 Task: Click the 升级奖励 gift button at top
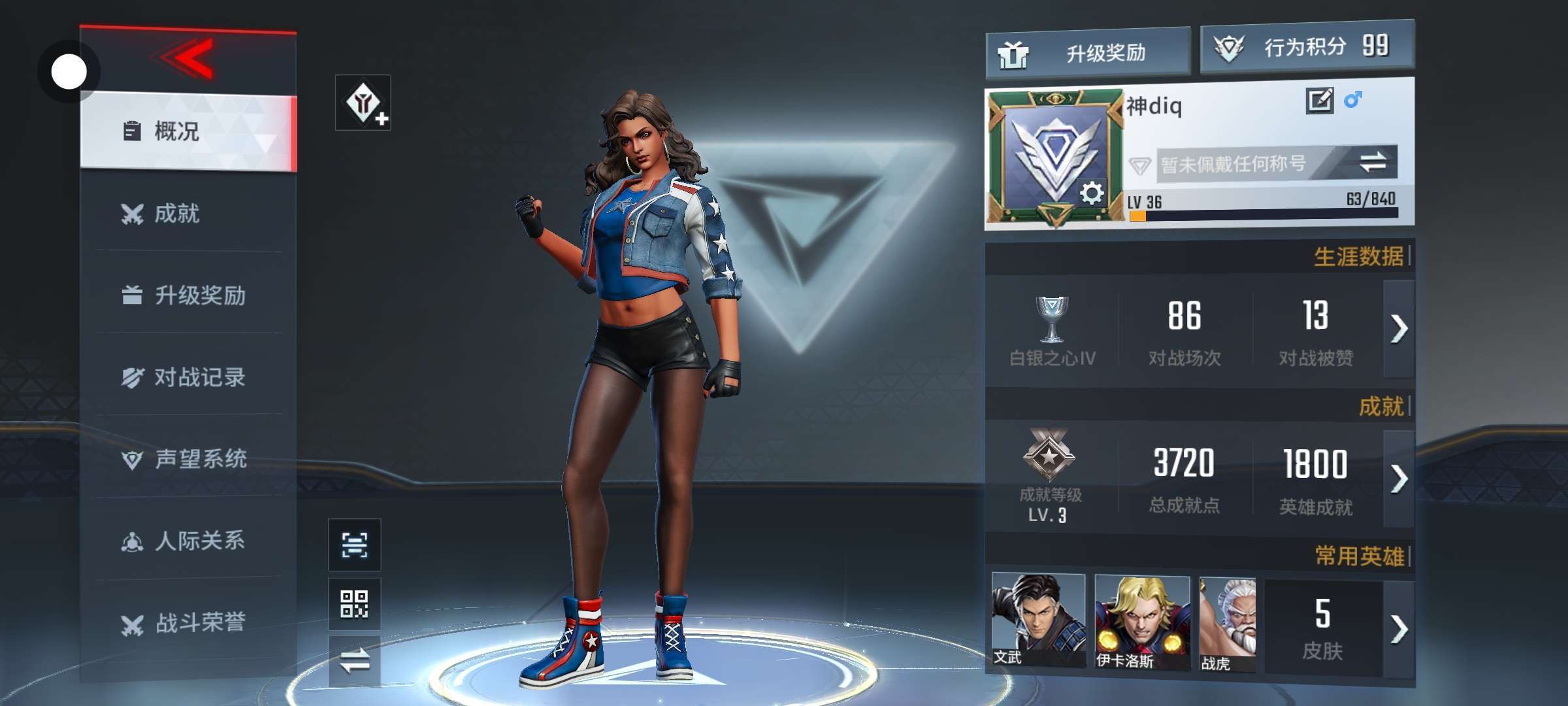coord(1087,52)
